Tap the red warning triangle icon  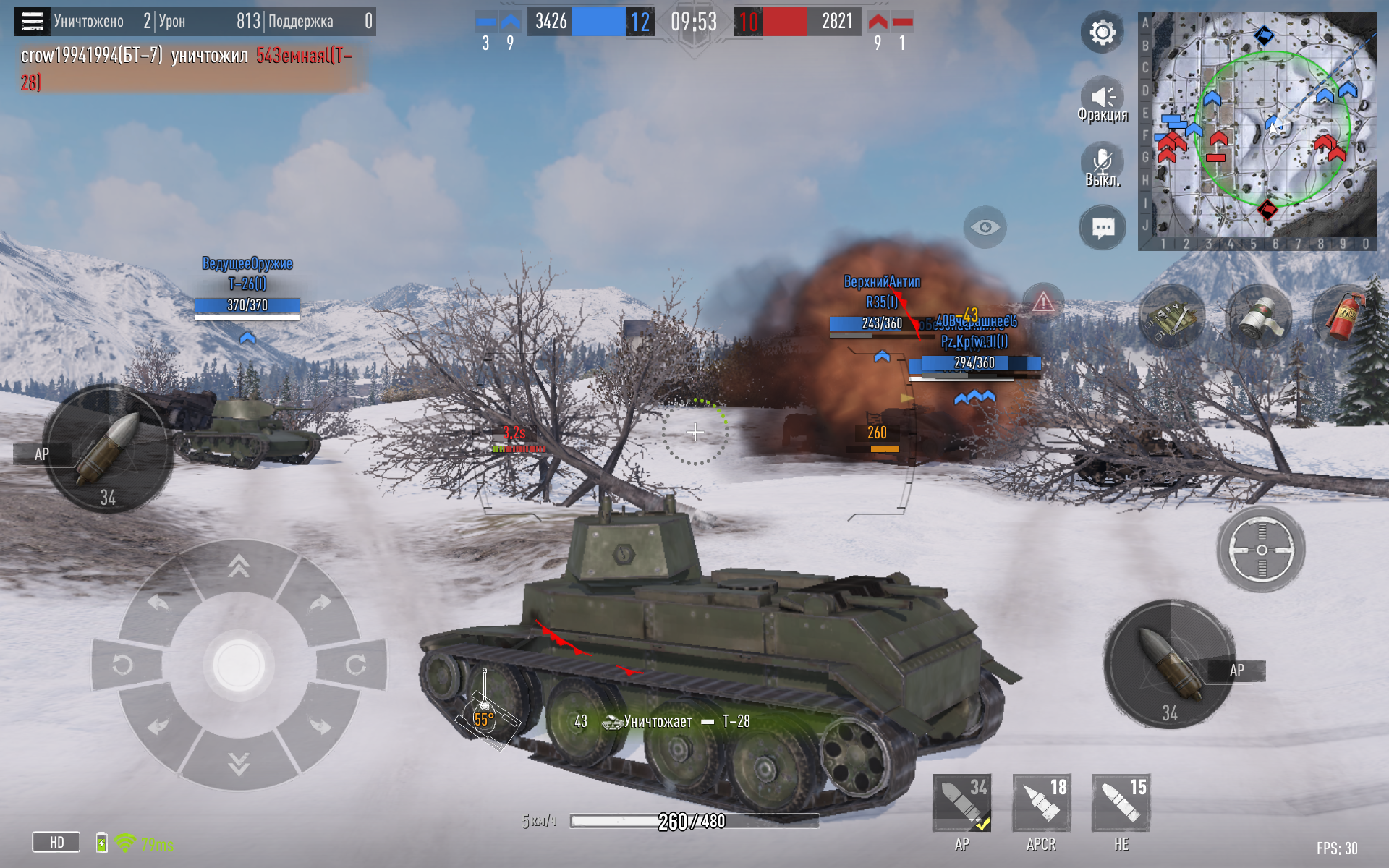click(x=1042, y=301)
